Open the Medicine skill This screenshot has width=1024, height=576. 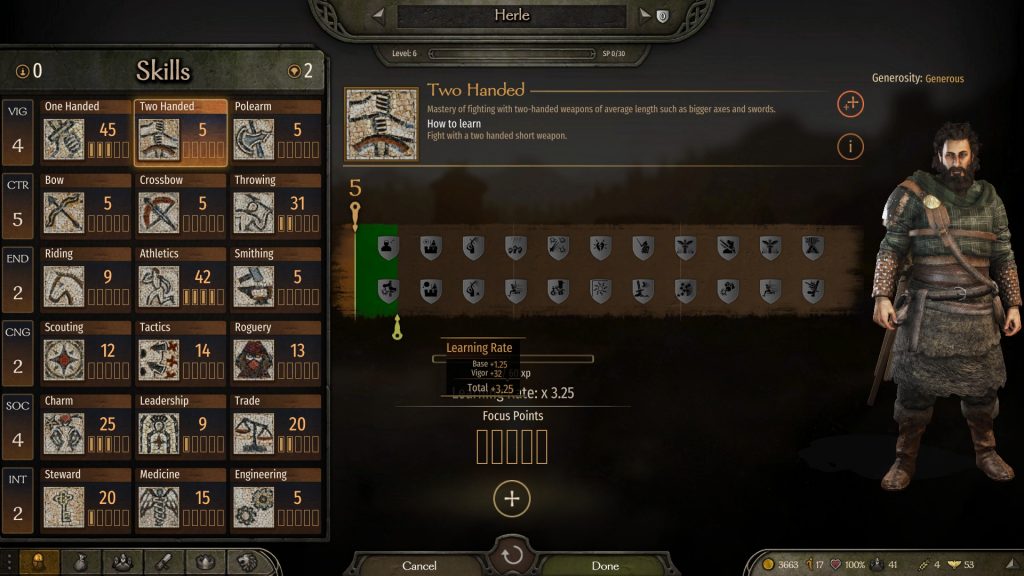point(181,502)
